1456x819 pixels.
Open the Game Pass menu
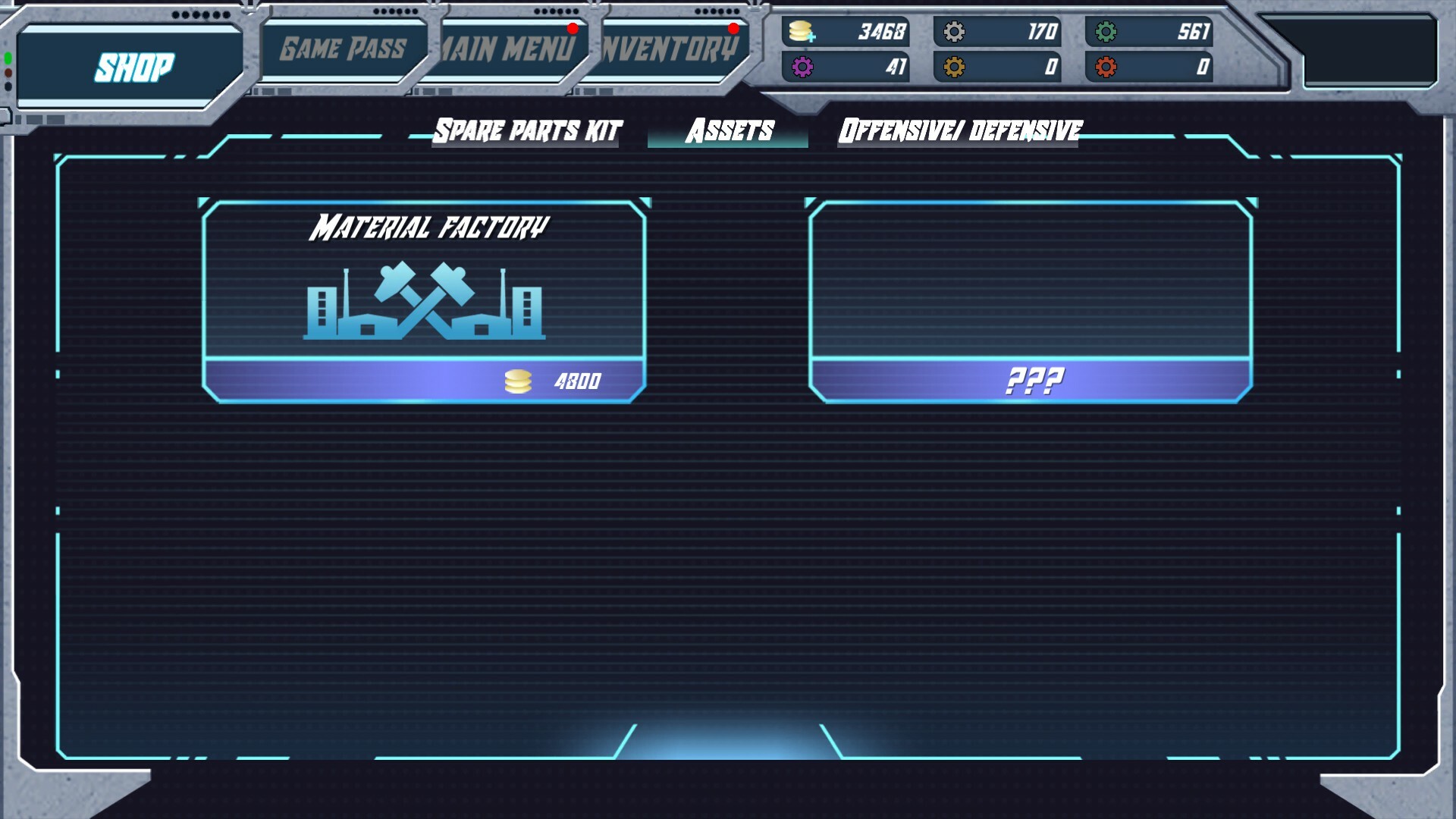pyautogui.click(x=343, y=47)
